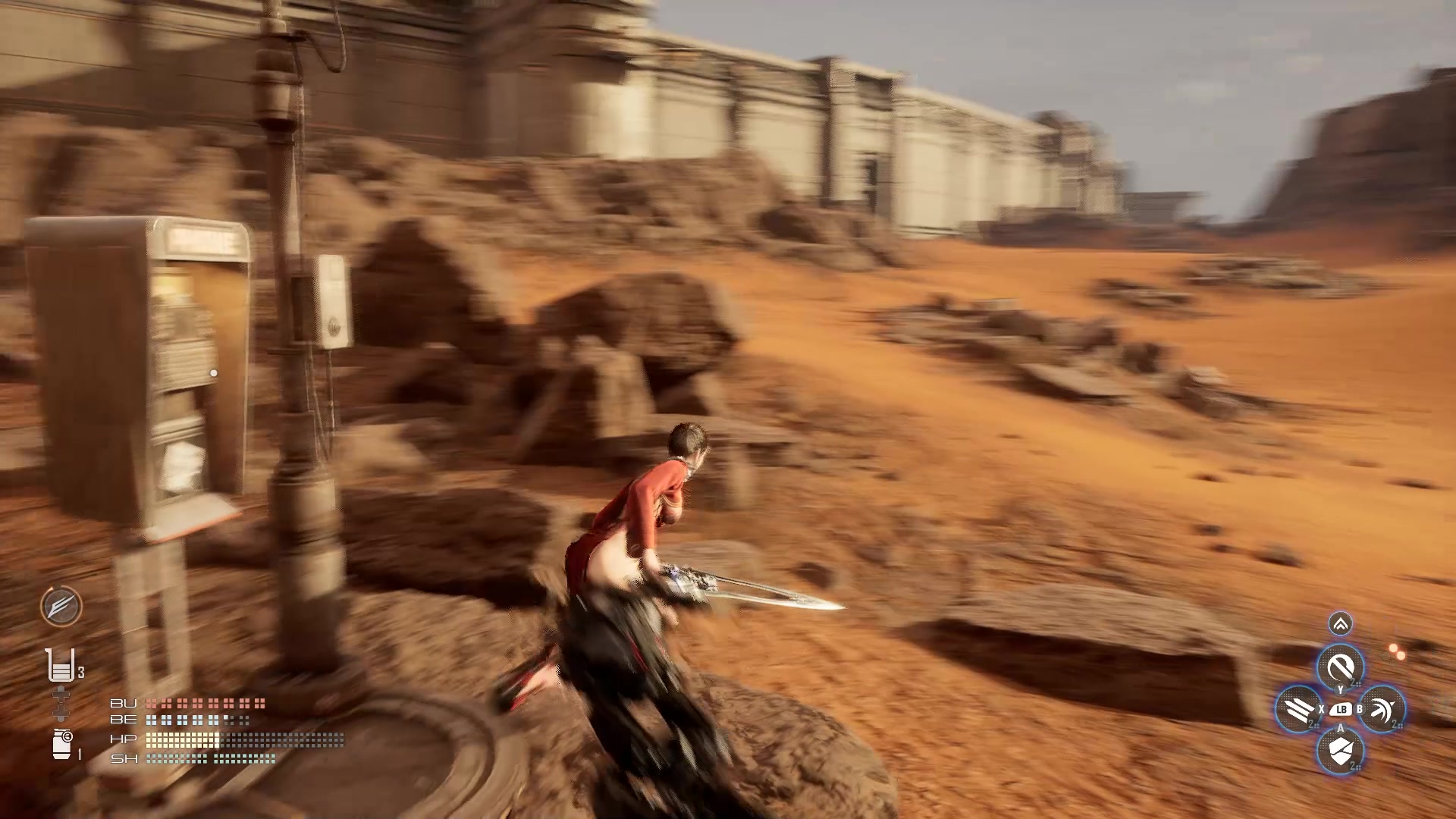Select the hook-strike ability on the B button
Image resolution: width=1456 pixels, height=819 pixels.
point(1382,708)
